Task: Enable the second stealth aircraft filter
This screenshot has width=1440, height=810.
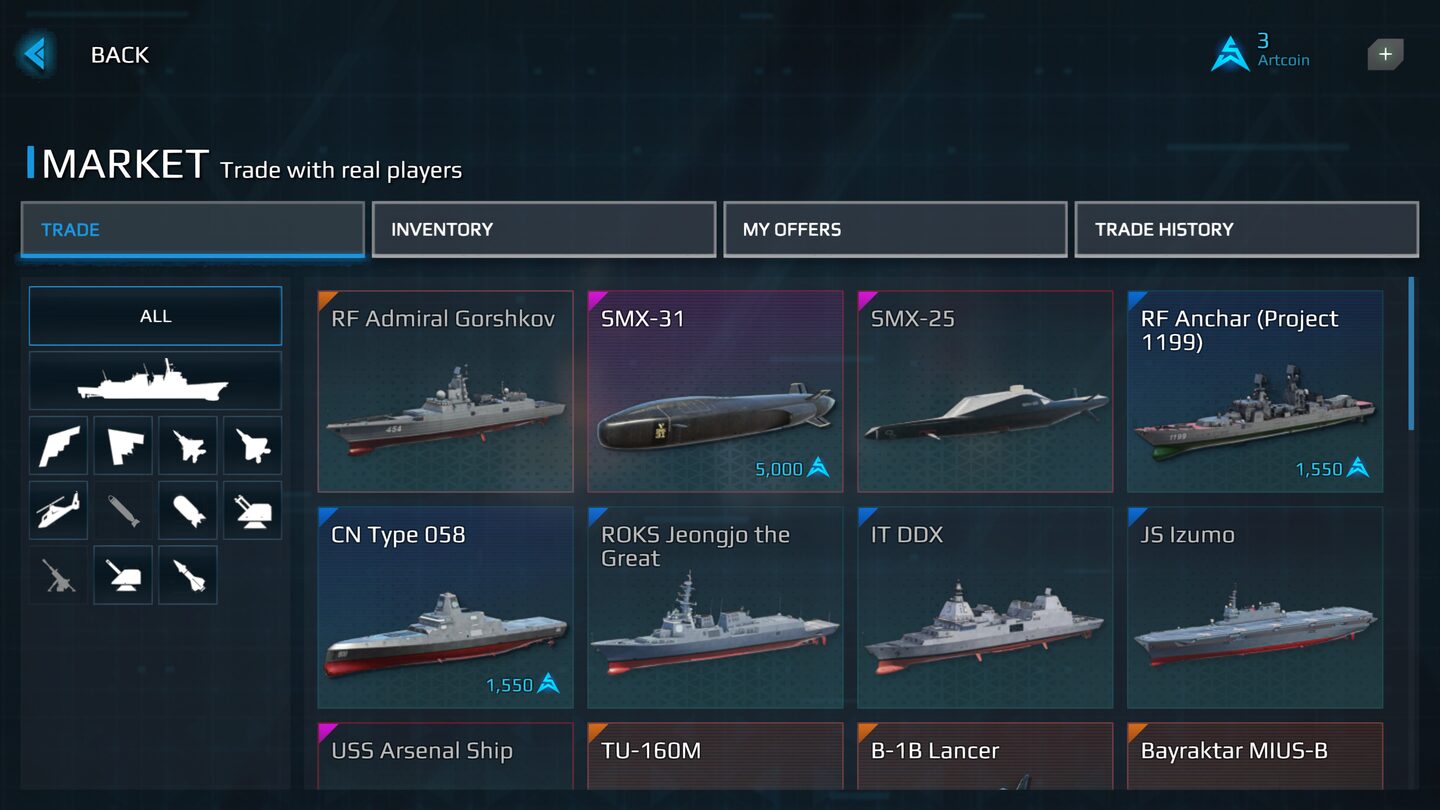Action: pos(253,445)
